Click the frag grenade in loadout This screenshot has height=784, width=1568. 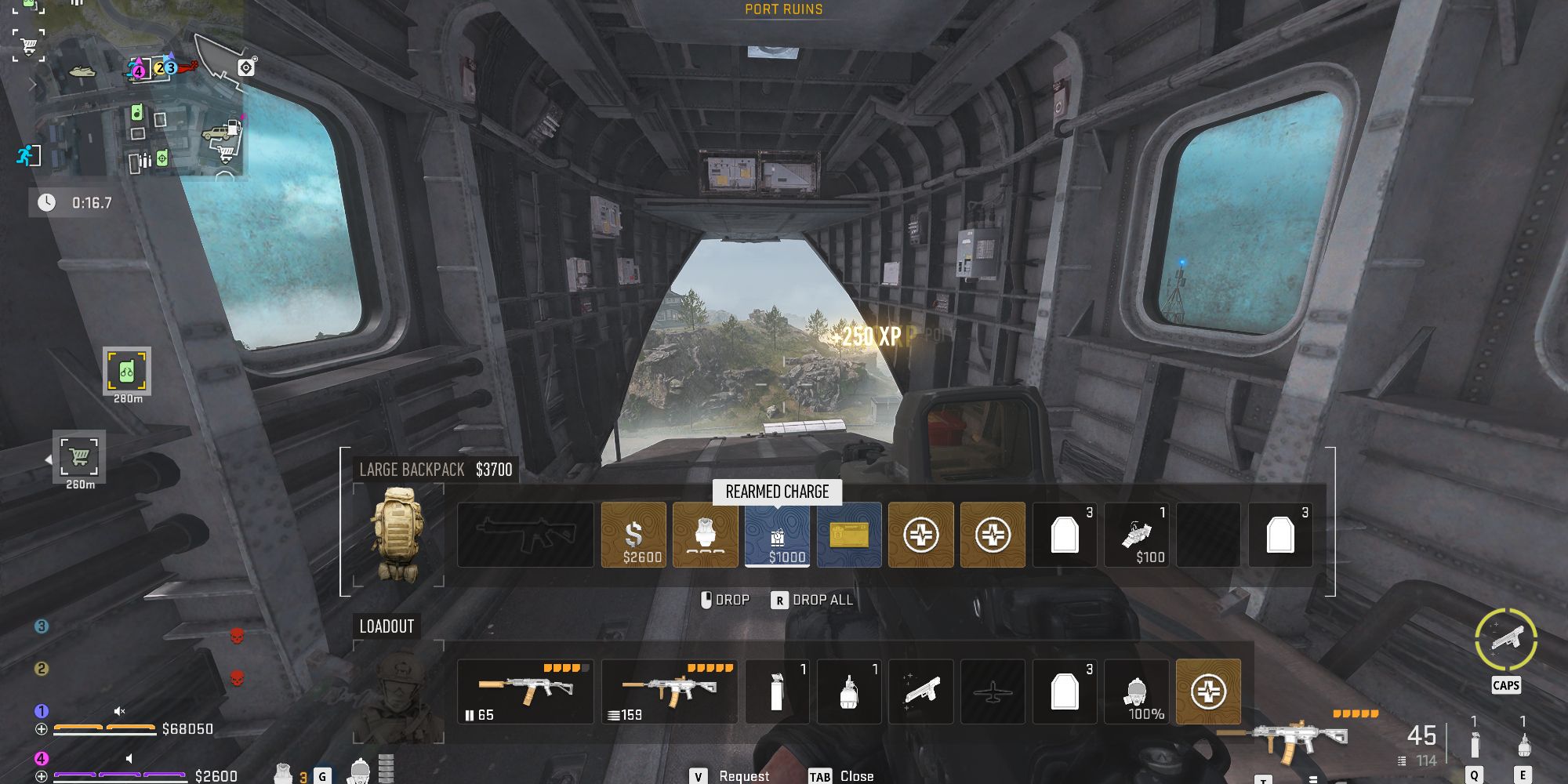[x=849, y=691]
